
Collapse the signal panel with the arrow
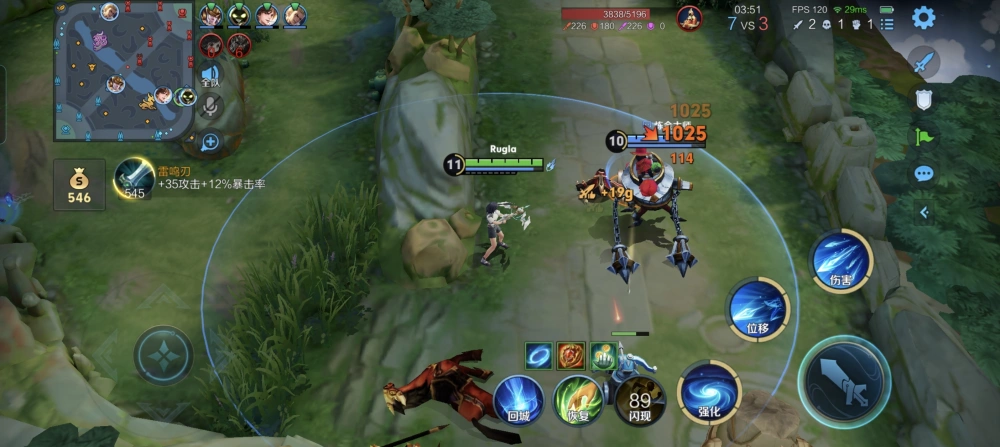pos(923,212)
